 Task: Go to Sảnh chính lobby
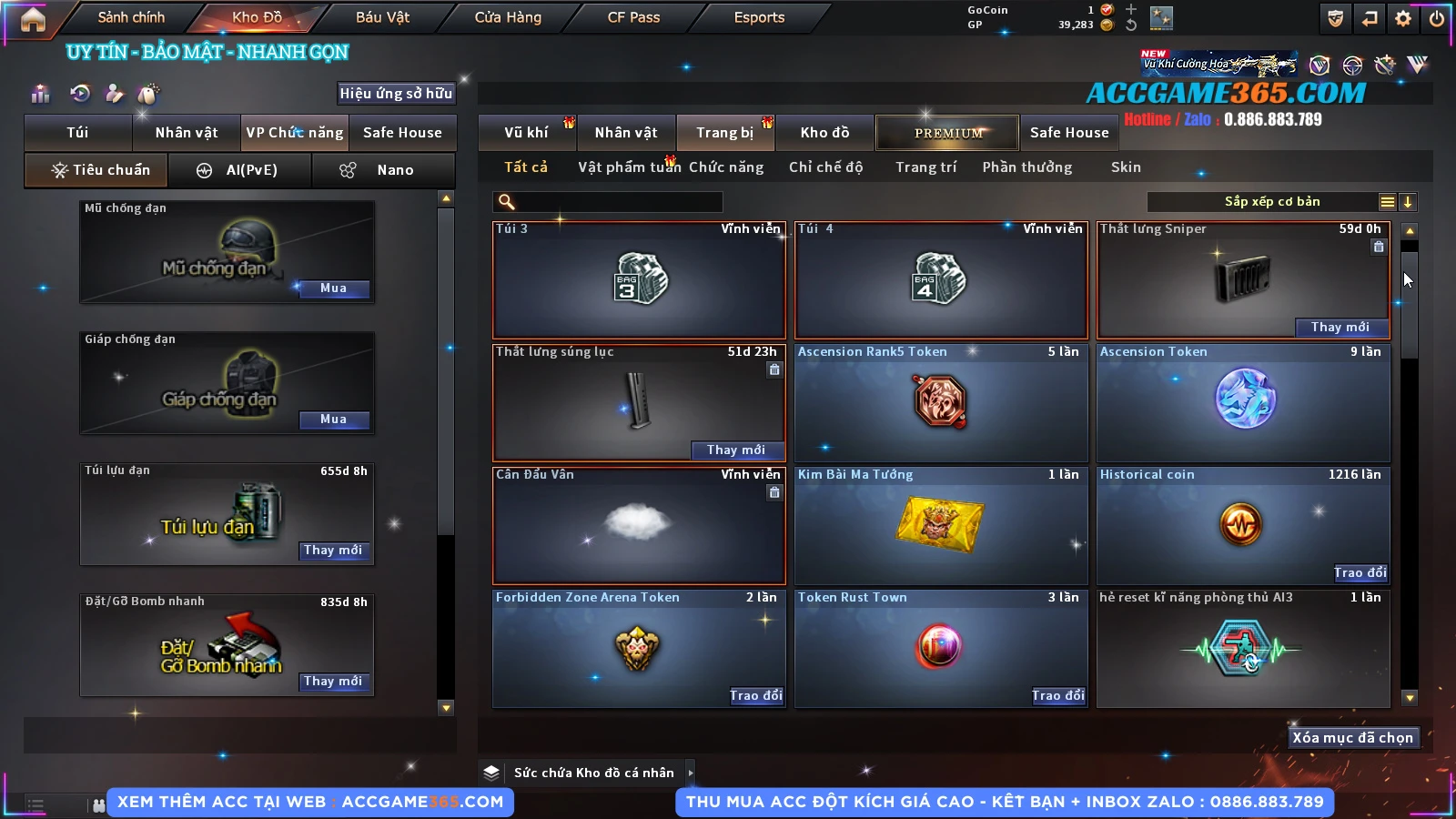(x=131, y=17)
